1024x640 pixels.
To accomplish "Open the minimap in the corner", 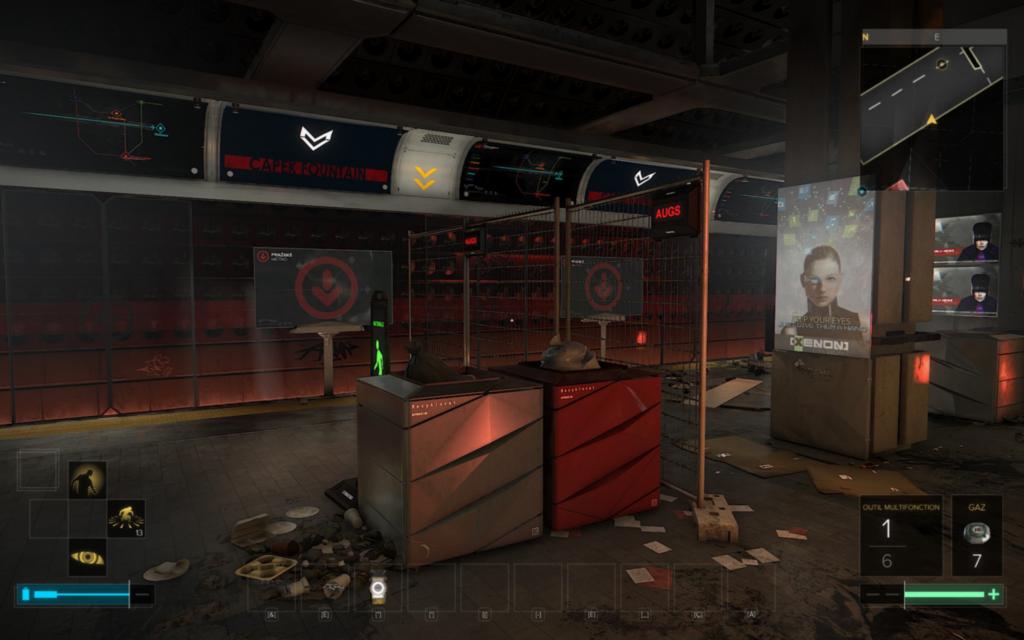I will 932,109.
